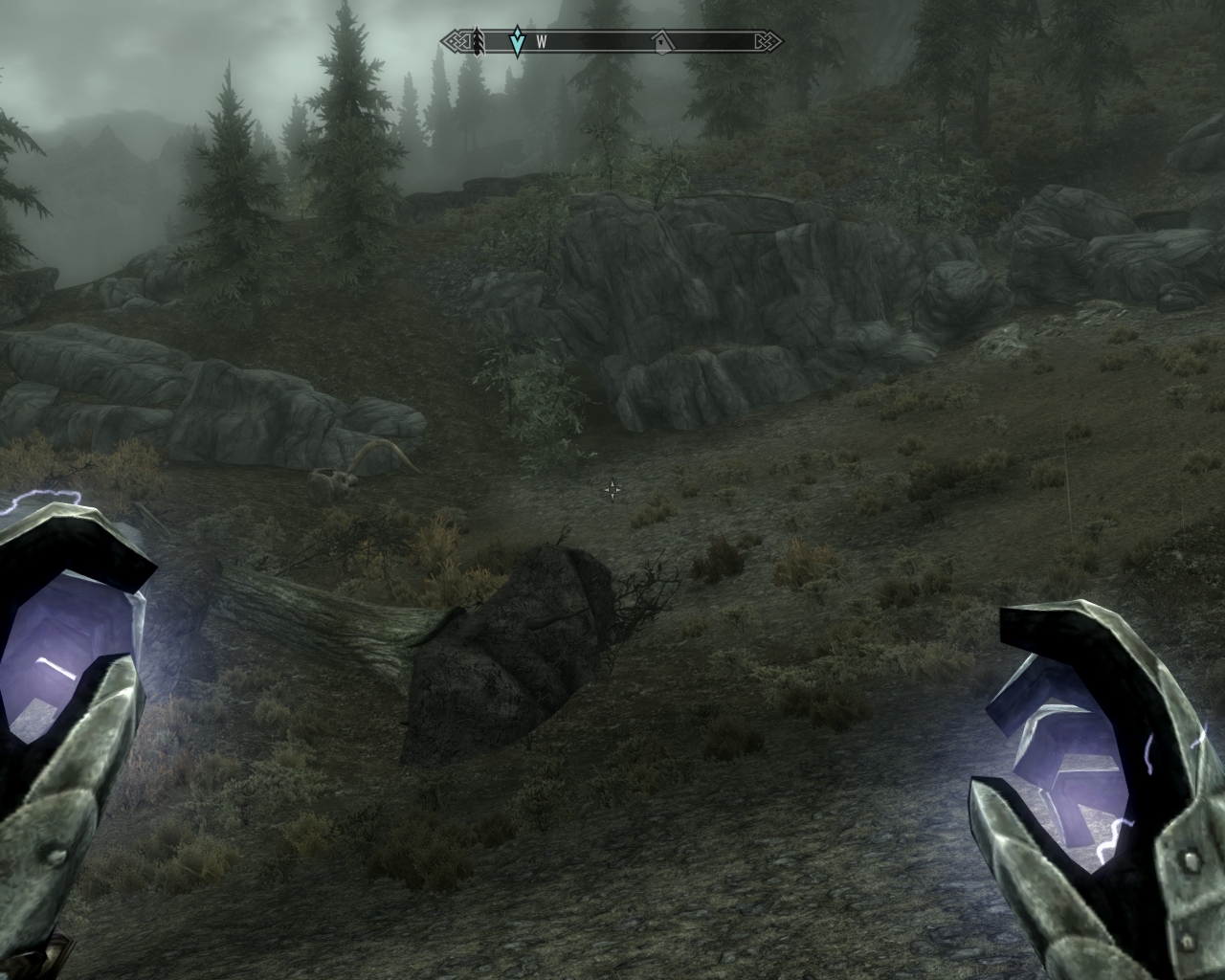Click the house-shaped location marker on the compass
The image size is (1225, 980).
coord(661,41)
